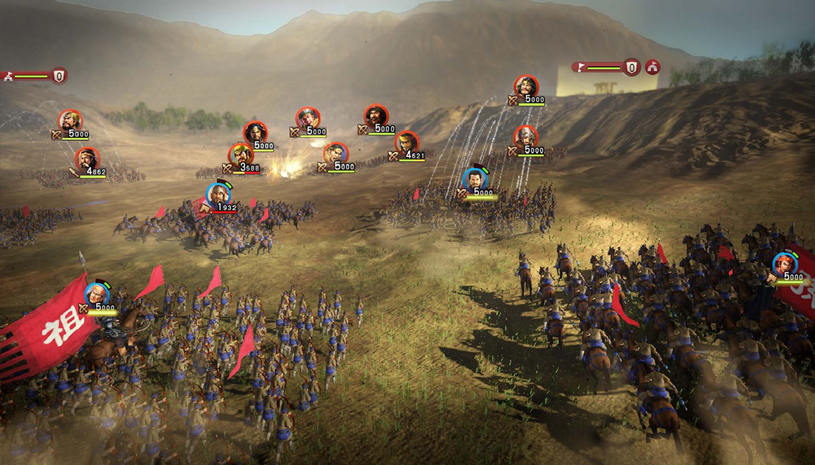
Task: Target the enemy officer with 4862 troops
Action: tap(87, 158)
